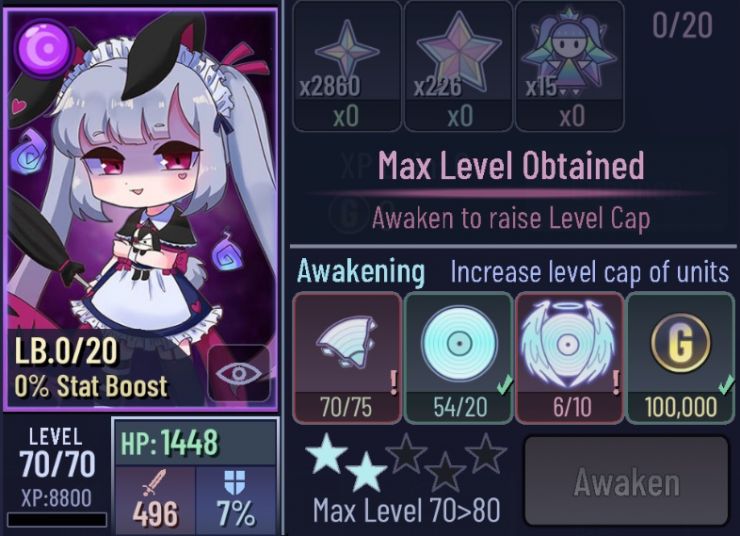The image size is (740, 536).
Task: Inspect the fan shard material 70/75
Action: click(x=346, y=357)
